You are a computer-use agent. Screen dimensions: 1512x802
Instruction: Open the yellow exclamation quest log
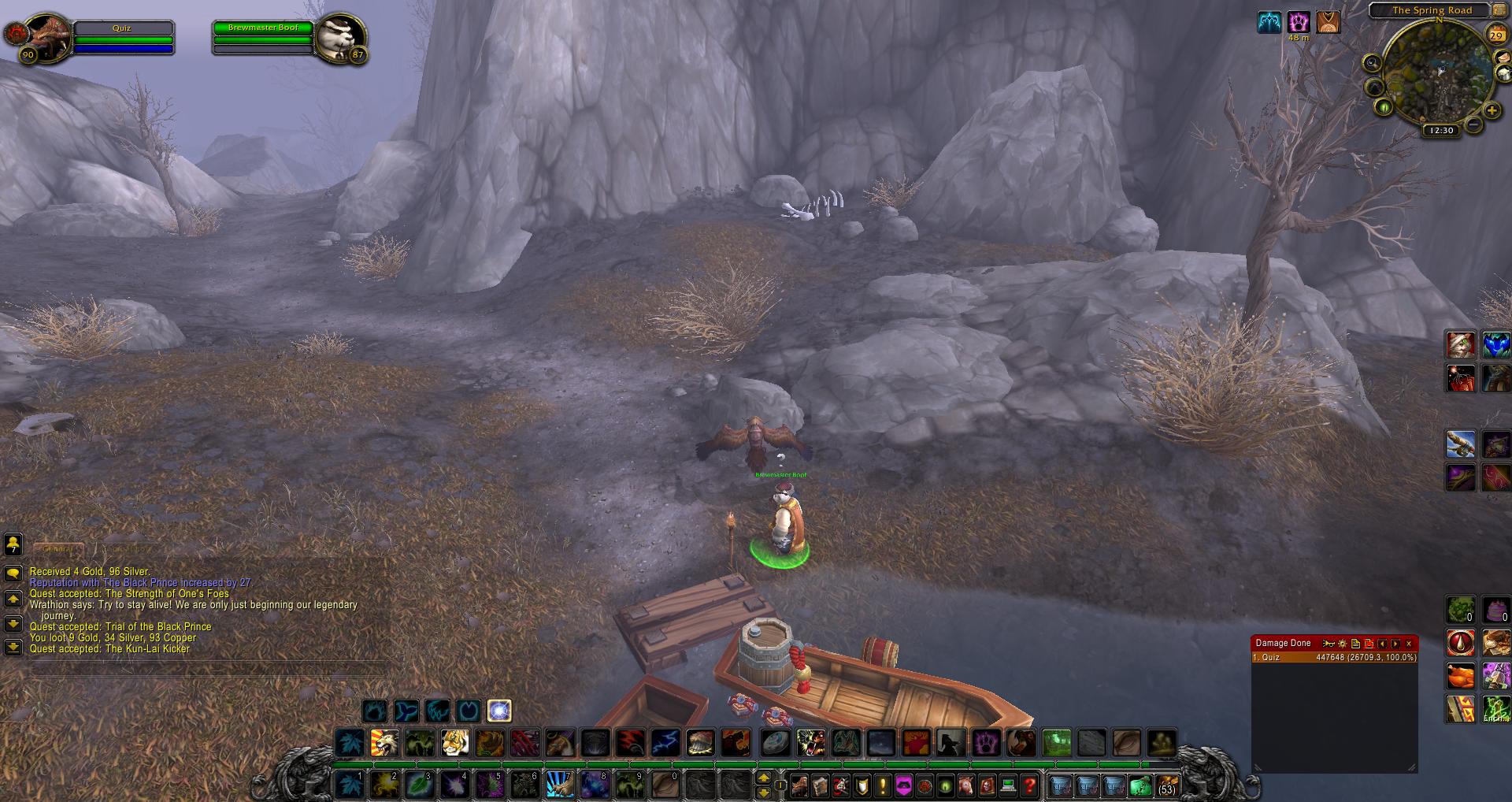pyautogui.click(x=883, y=785)
